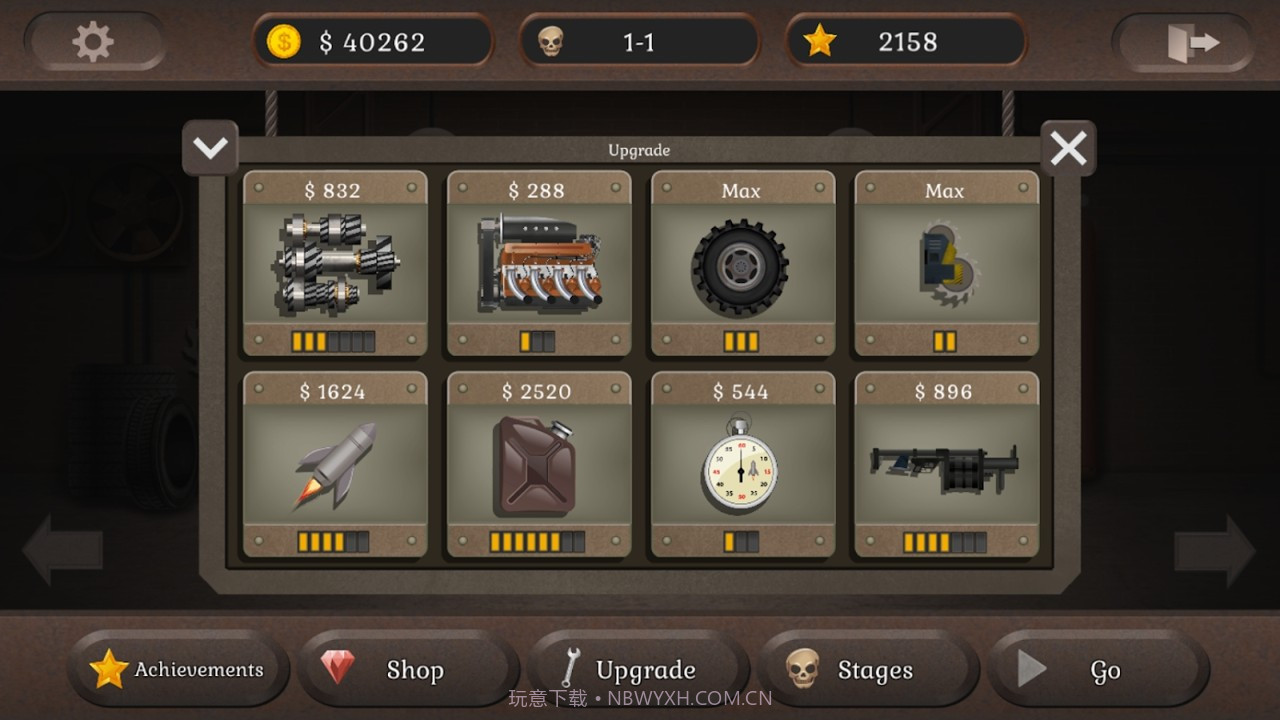Select the maxed saw blade upgrade

point(947,264)
